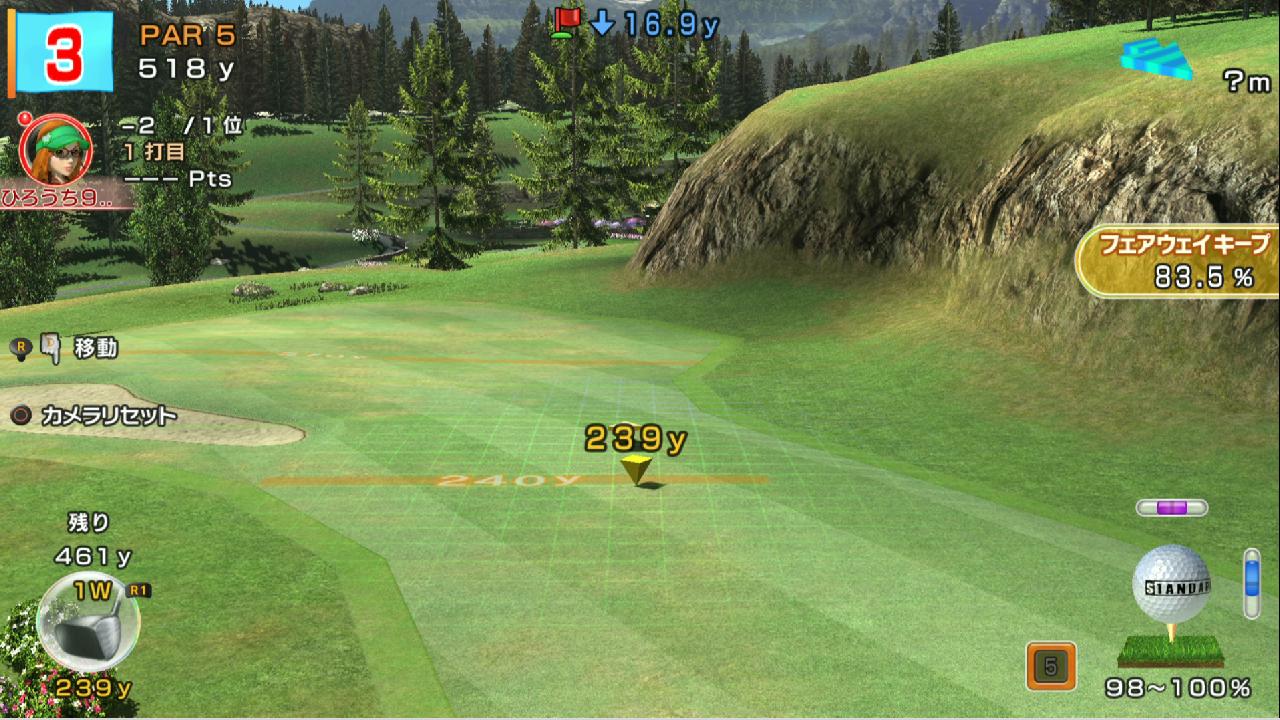
Task: Click the grass tee lie icon
Action: pos(1170,651)
